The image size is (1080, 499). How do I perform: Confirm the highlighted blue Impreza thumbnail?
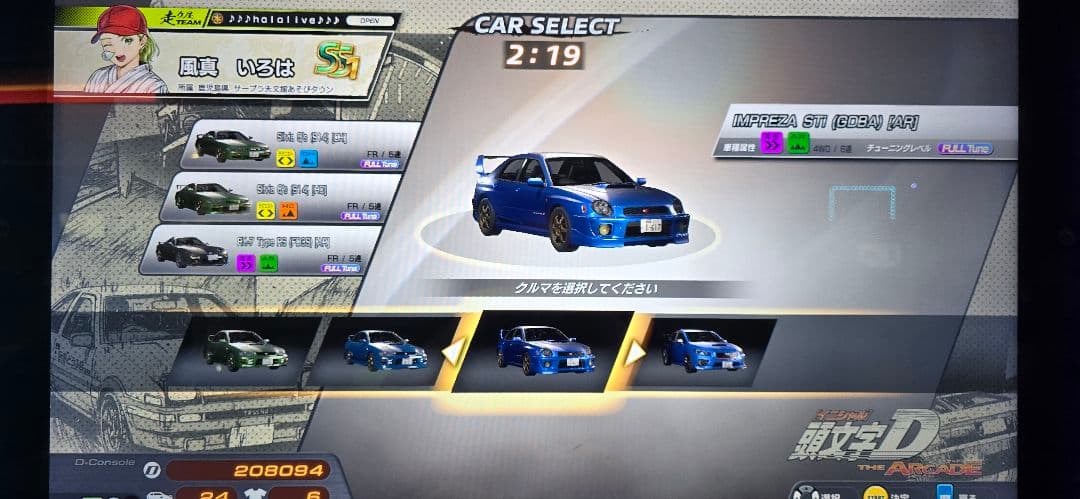543,350
